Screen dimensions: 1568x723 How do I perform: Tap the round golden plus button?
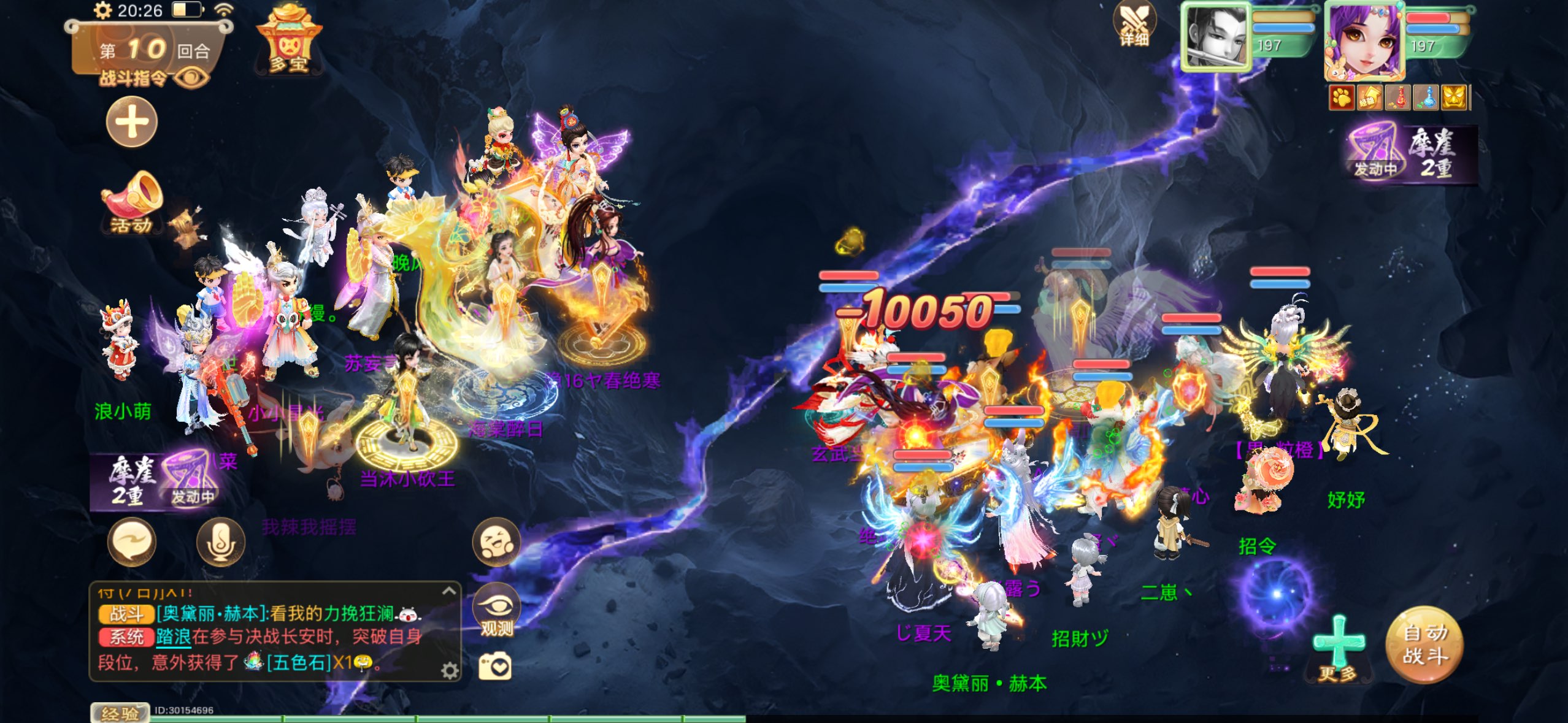[132, 123]
